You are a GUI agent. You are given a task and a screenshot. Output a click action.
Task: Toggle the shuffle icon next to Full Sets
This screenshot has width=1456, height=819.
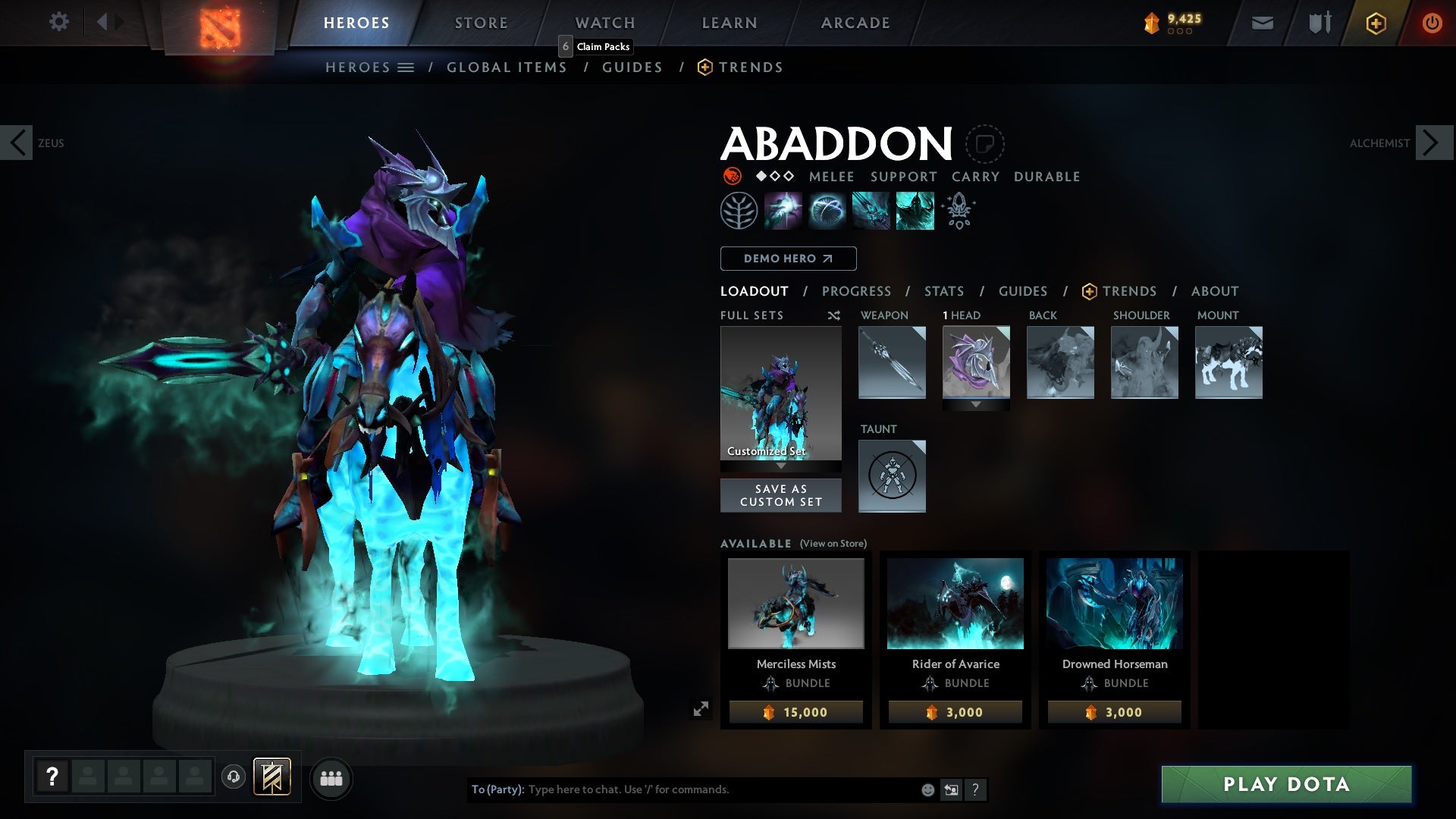pos(833,315)
